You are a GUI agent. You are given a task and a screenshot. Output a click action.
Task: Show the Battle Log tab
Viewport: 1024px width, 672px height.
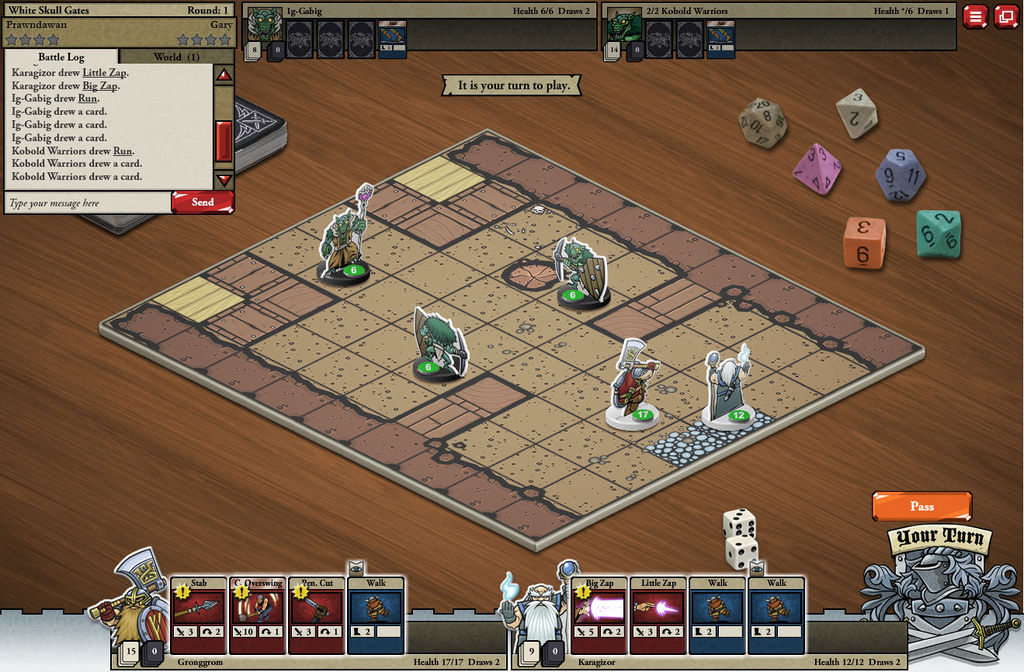(62, 57)
